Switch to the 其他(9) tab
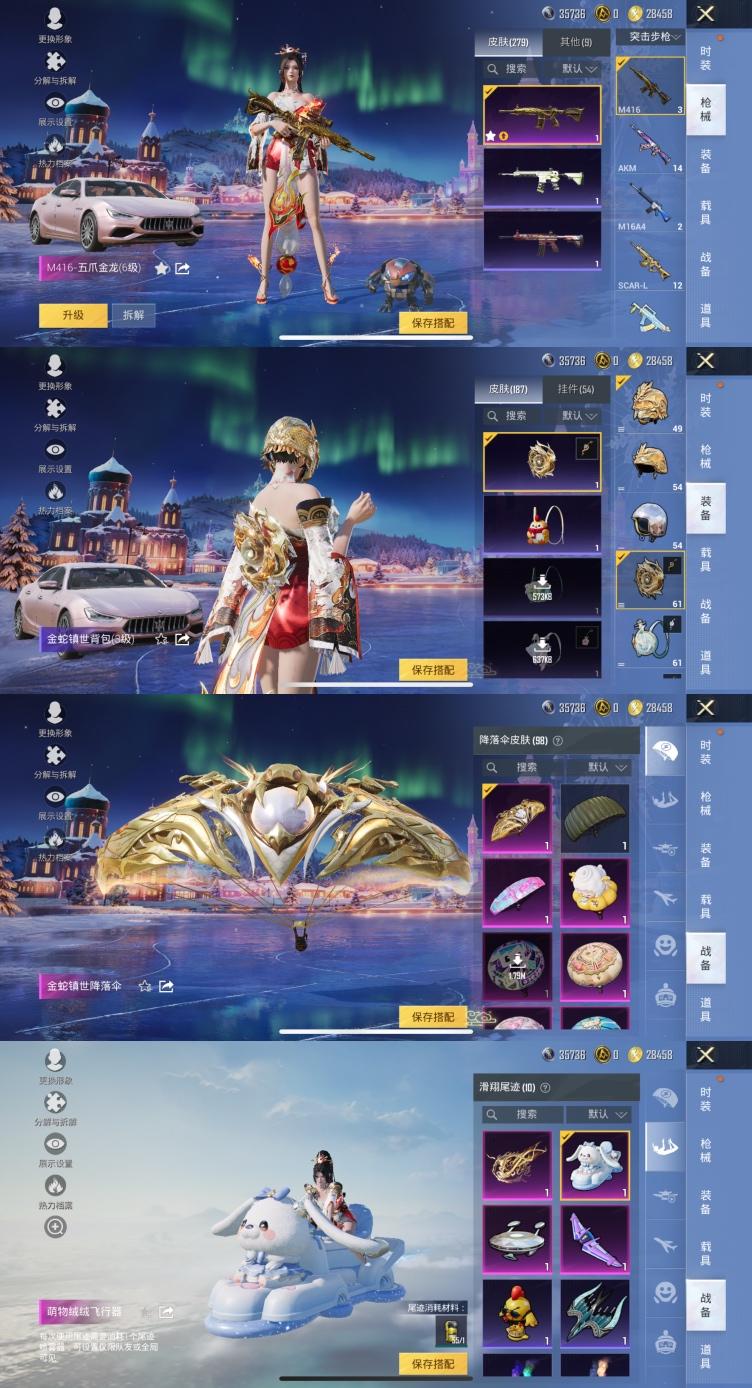 point(575,43)
